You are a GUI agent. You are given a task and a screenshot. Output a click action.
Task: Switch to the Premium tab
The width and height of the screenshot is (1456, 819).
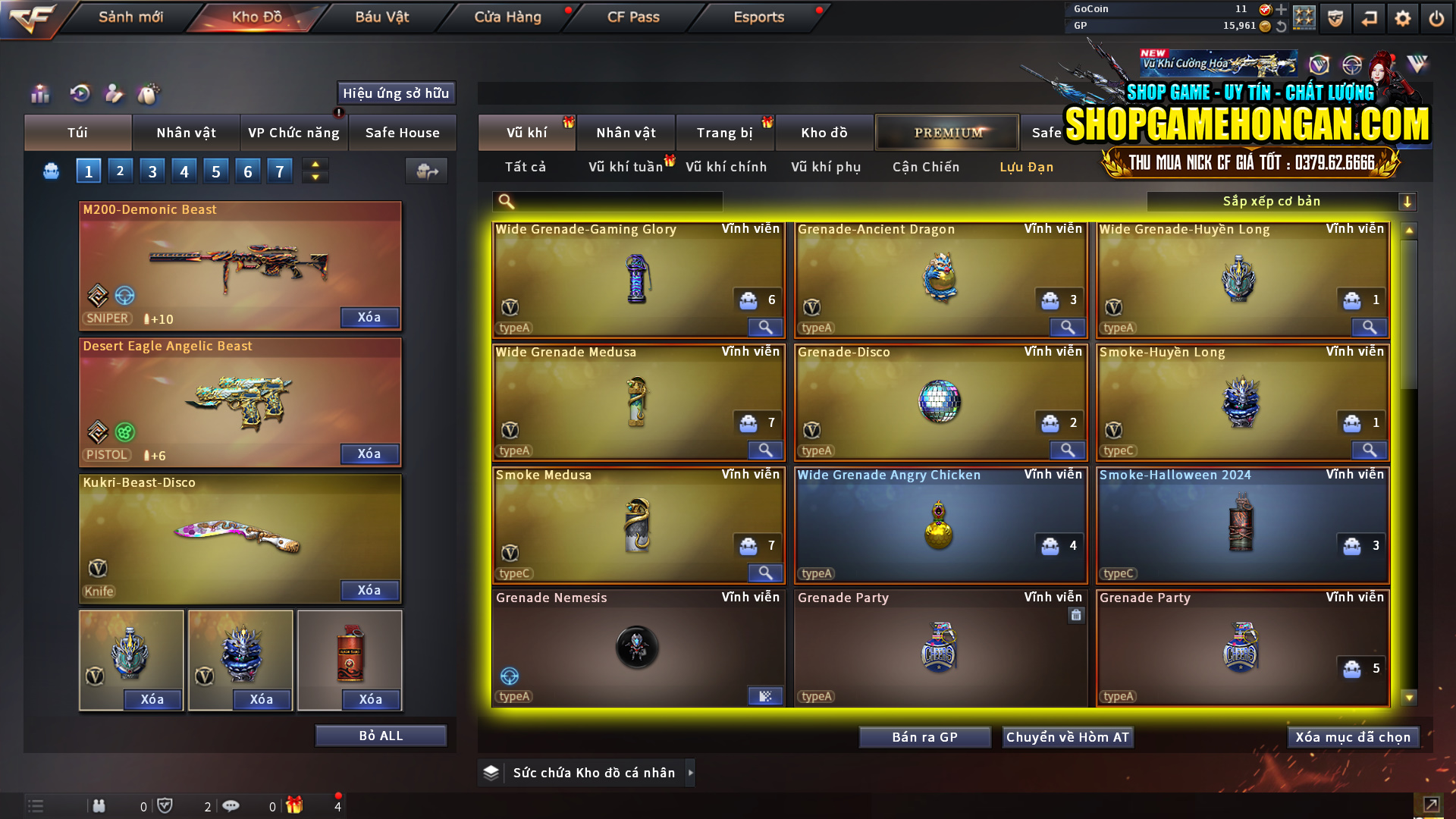(946, 132)
